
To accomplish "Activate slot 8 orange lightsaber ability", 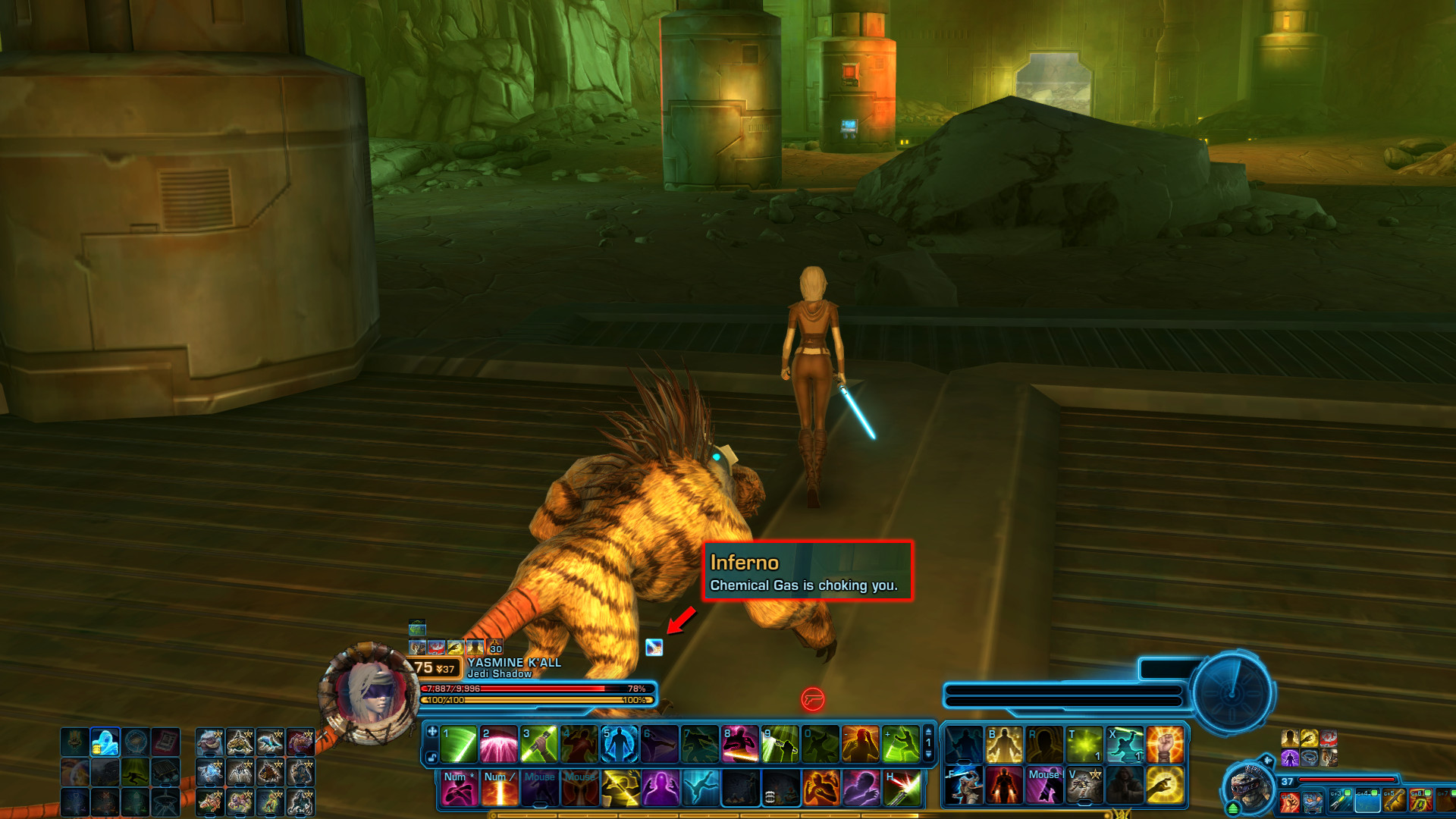I will 739,744.
